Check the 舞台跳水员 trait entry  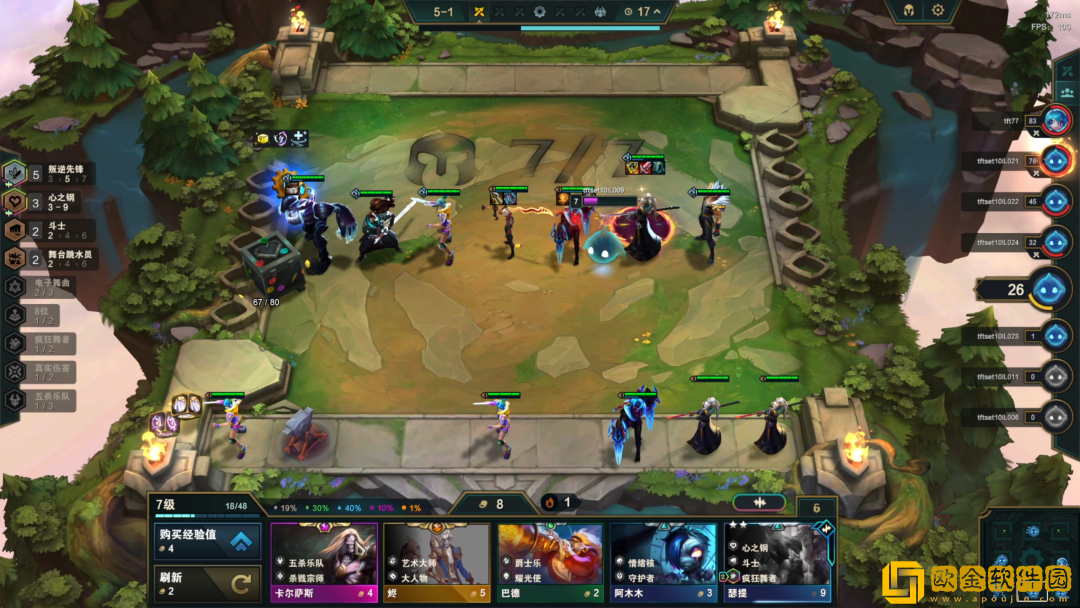point(52,259)
